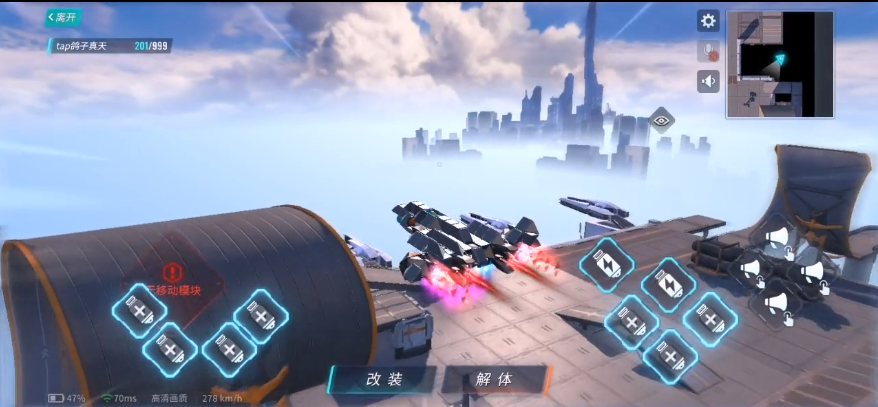Open the gear settings menu
This screenshot has height=407, width=878.
coord(708,21)
